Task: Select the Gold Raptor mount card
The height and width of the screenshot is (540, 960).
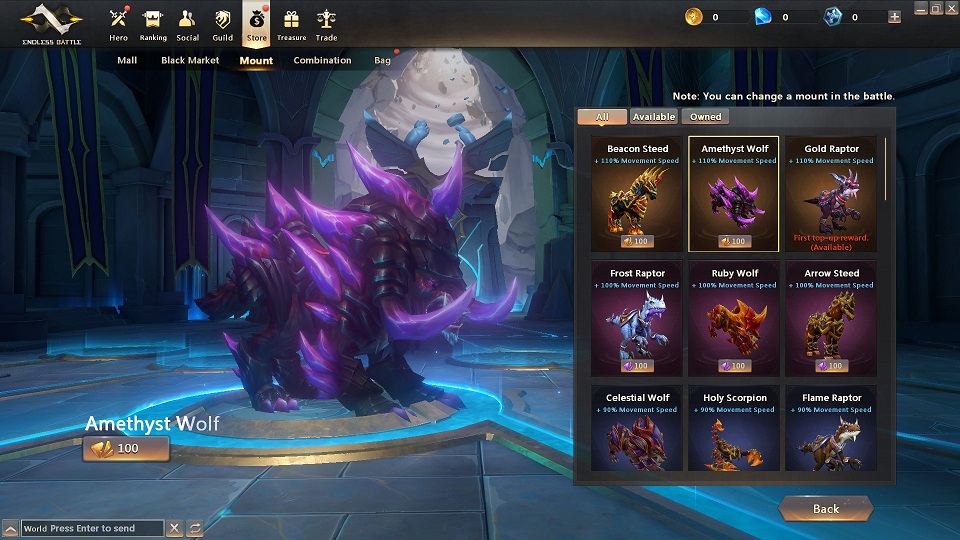Action: click(831, 194)
